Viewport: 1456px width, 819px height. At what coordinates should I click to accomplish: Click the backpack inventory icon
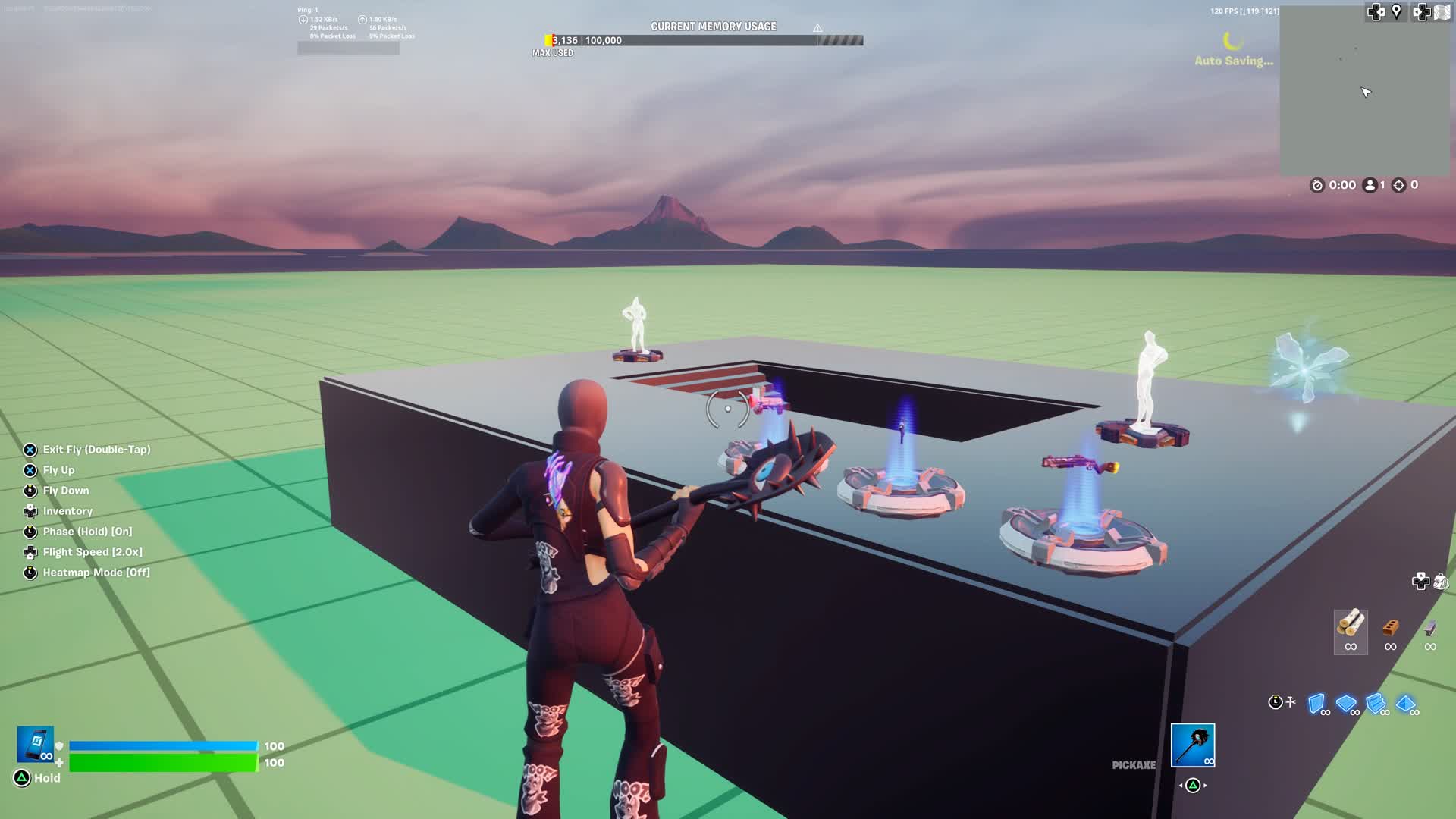tap(1439, 579)
